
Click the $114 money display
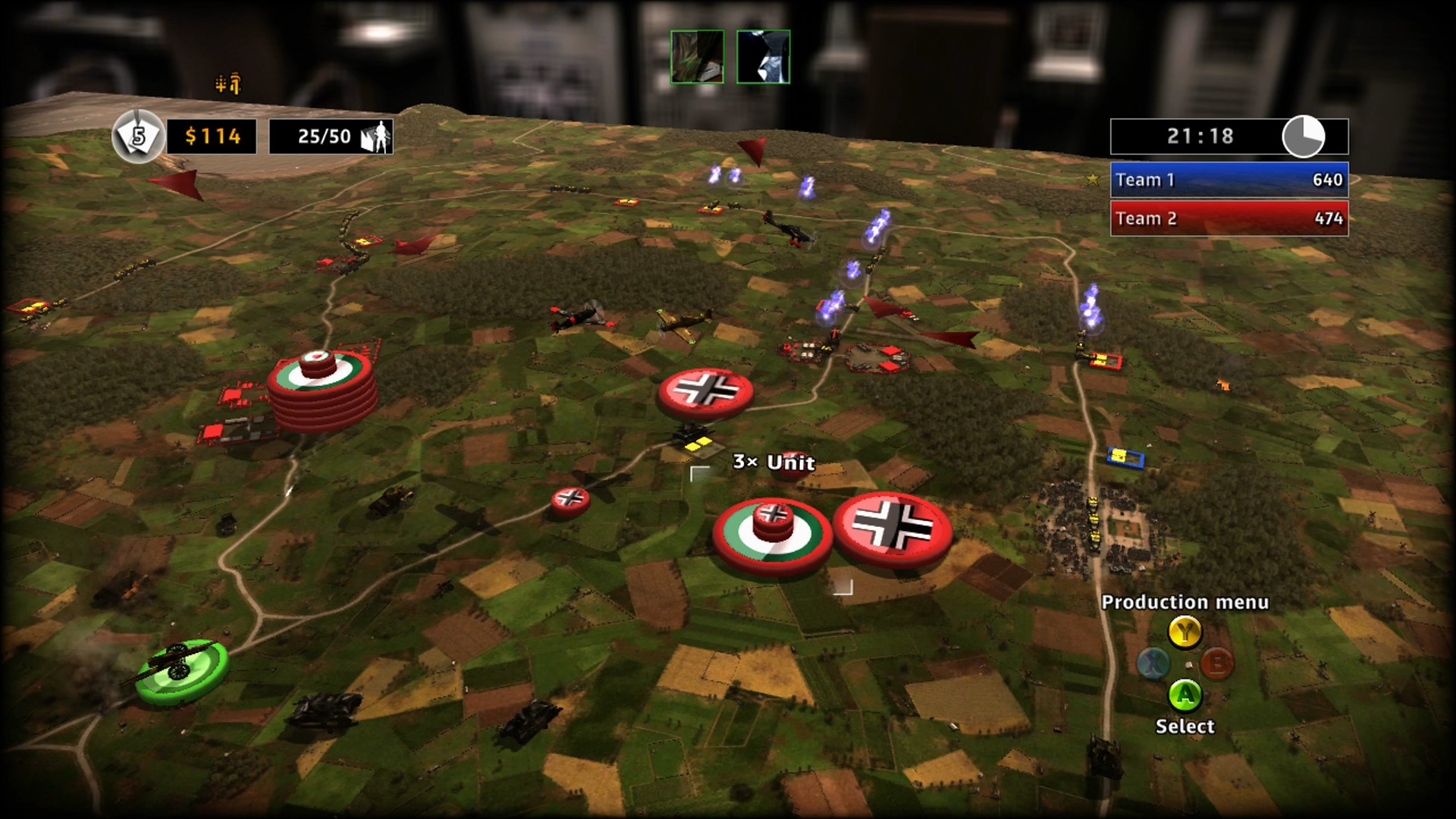coord(213,137)
